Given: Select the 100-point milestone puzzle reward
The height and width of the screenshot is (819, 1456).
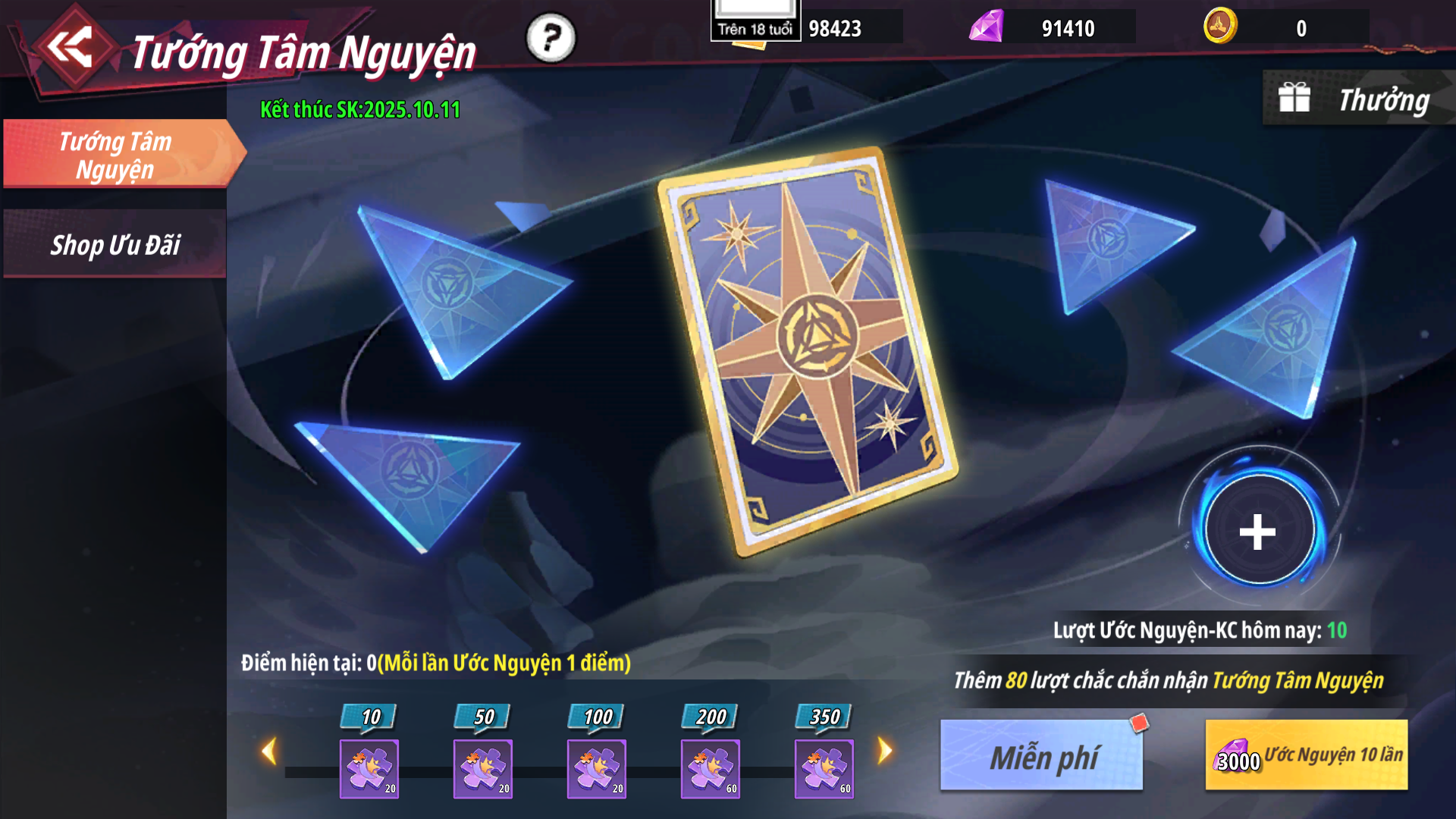Looking at the screenshot, I should pos(597,768).
